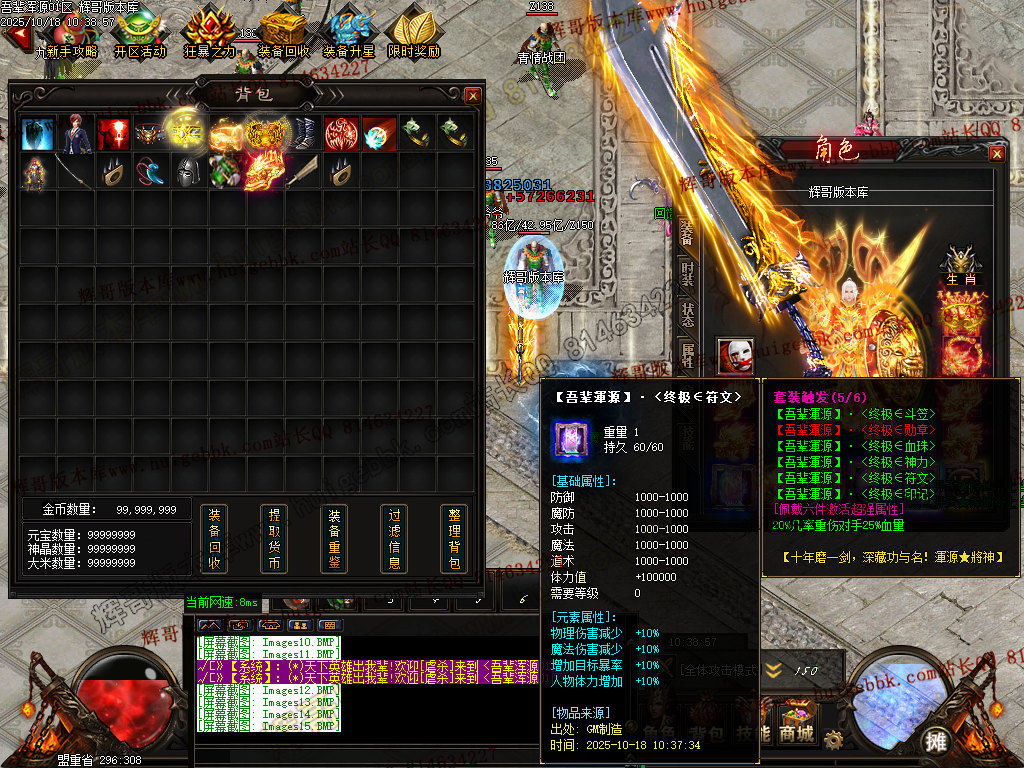
Task: Close the 角色 character window
Action: (x=996, y=153)
